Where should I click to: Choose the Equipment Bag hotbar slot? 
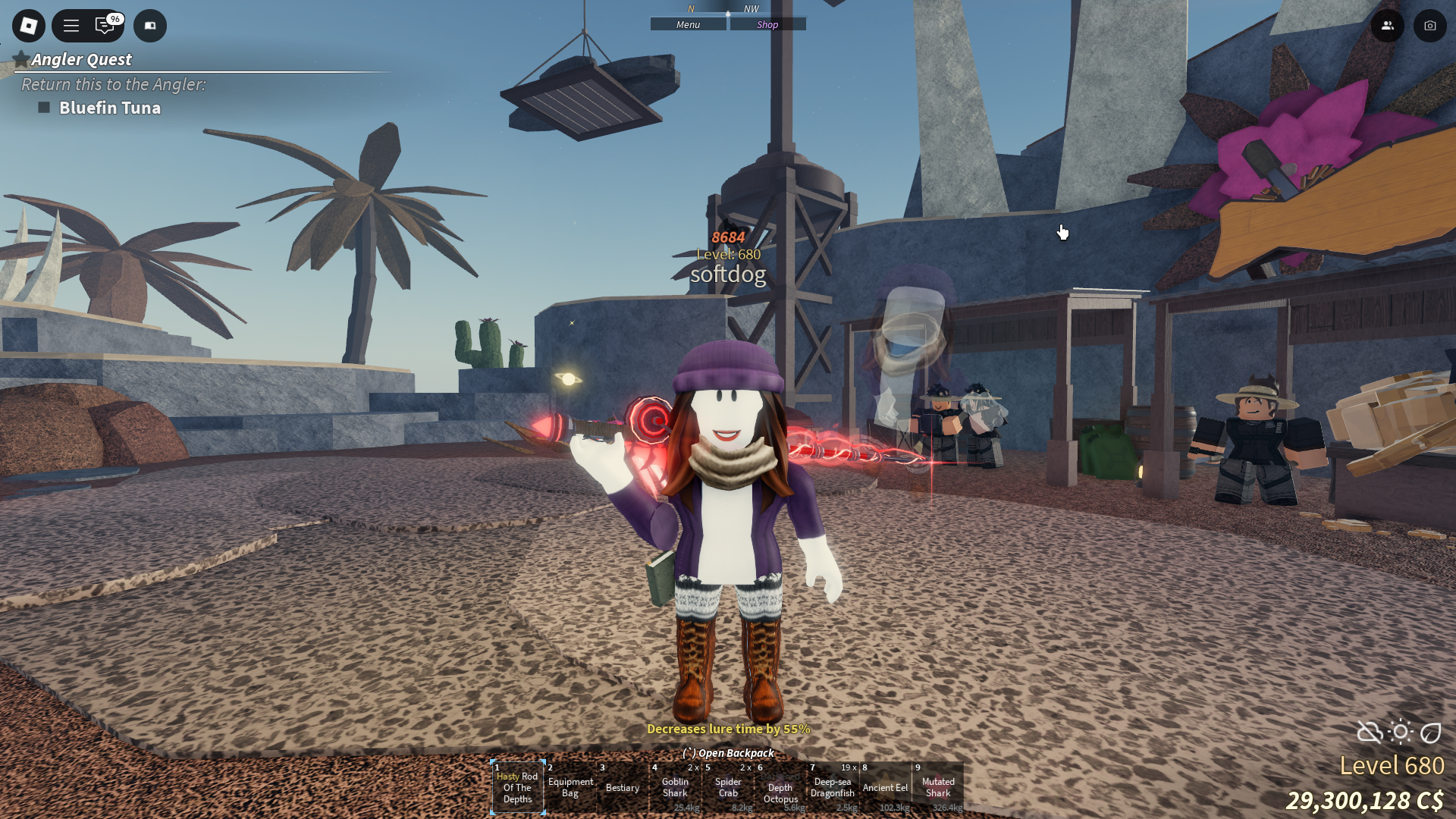pyautogui.click(x=570, y=788)
